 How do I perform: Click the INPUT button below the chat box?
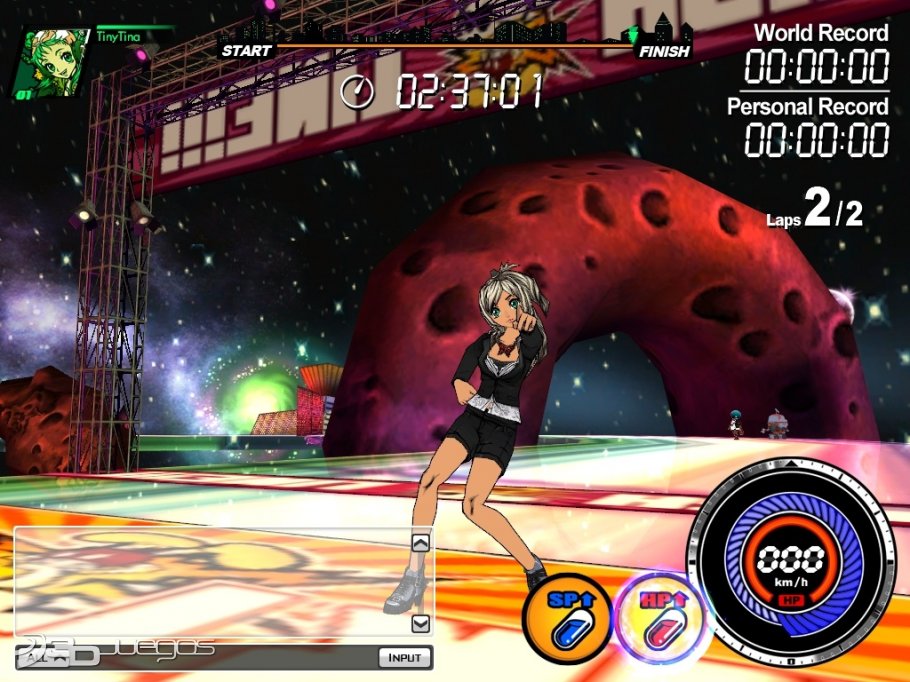pos(405,657)
